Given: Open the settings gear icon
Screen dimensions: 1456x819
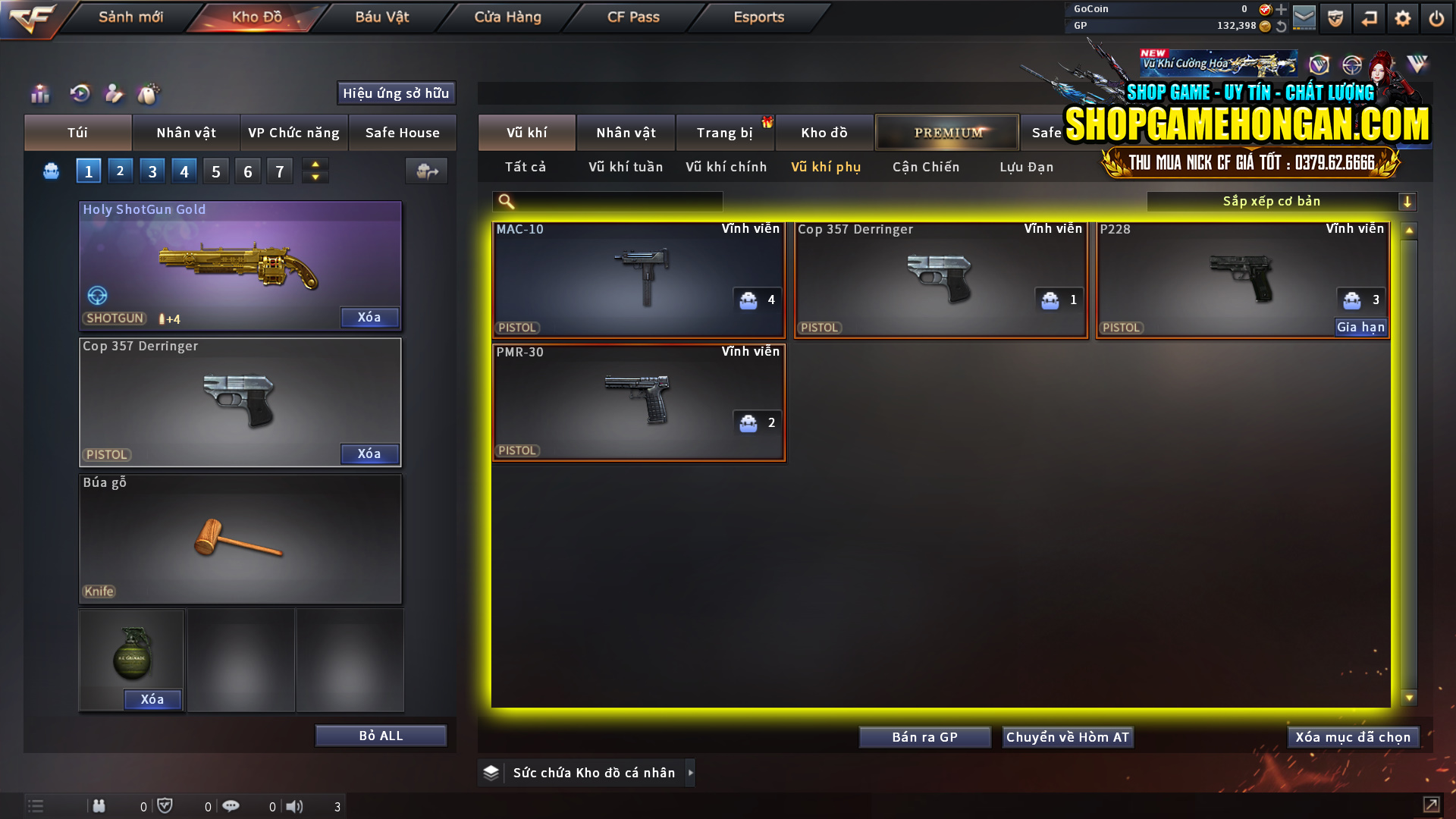Looking at the screenshot, I should coord(1402,17).
